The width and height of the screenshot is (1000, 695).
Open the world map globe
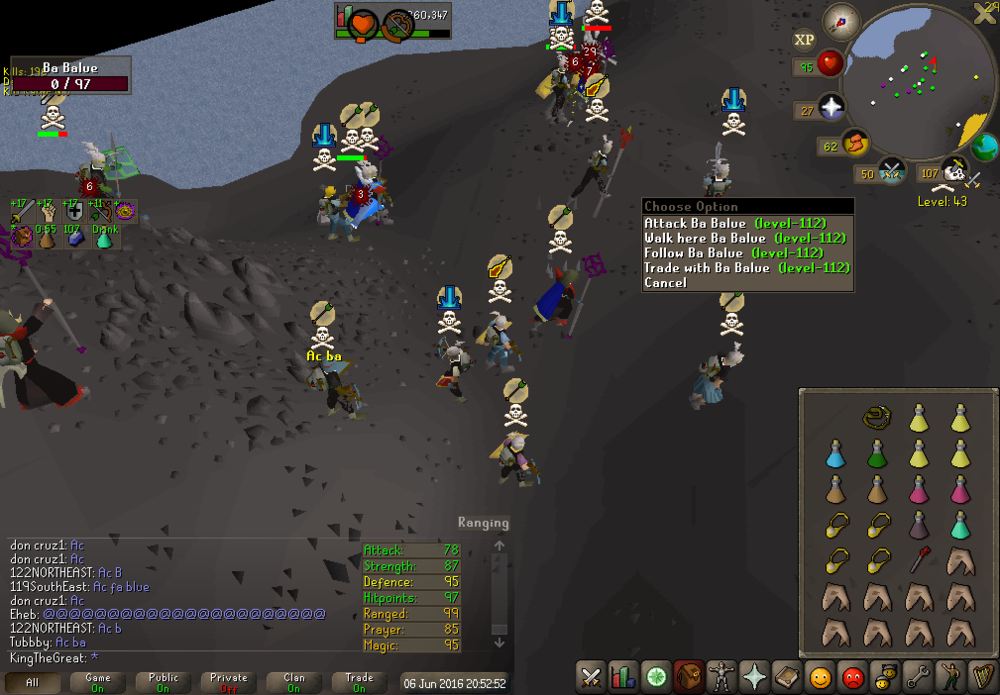click(984, 148)
